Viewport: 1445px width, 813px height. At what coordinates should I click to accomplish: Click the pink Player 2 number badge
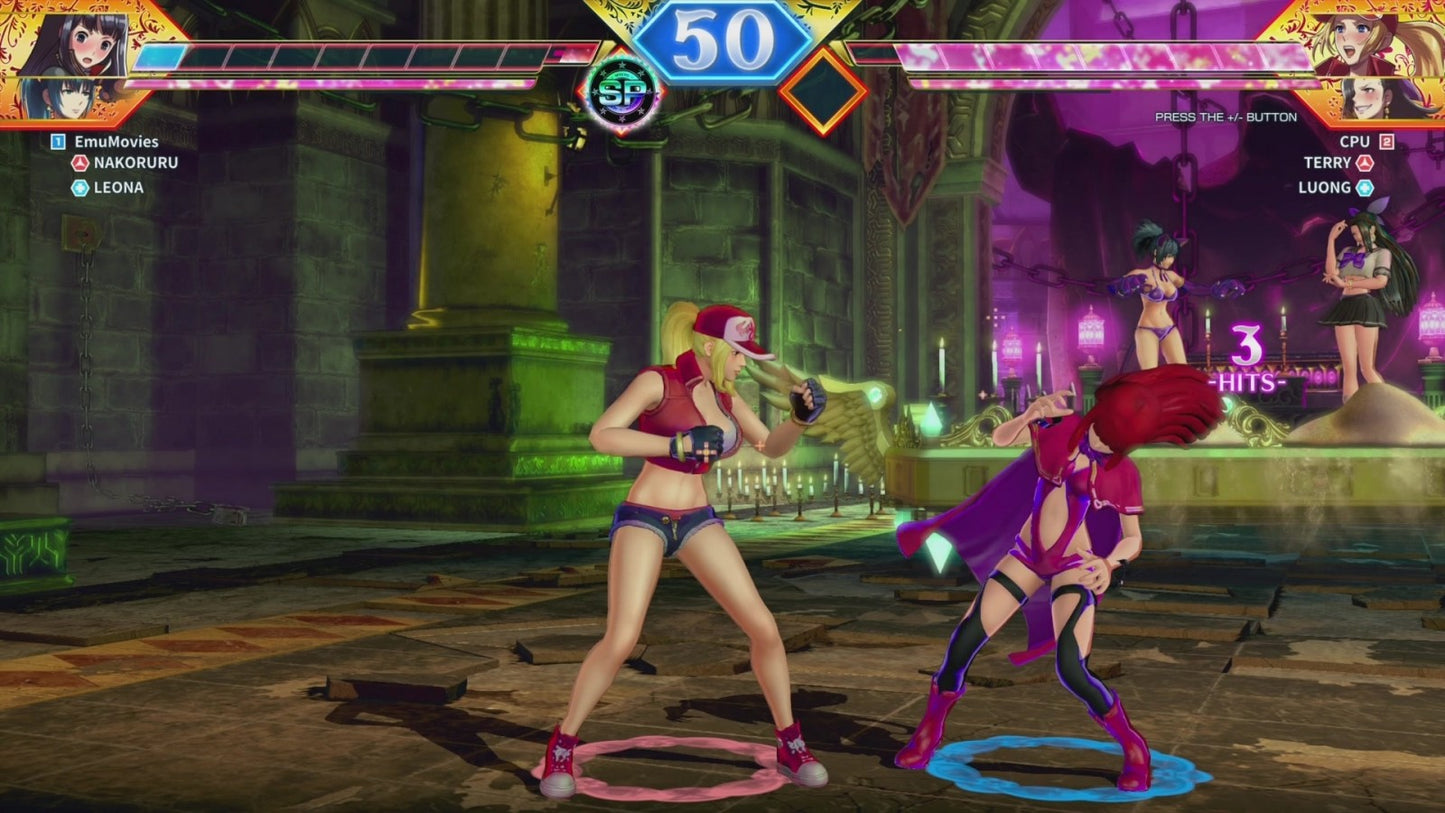pyautogui.click(x=1389, y=142)
